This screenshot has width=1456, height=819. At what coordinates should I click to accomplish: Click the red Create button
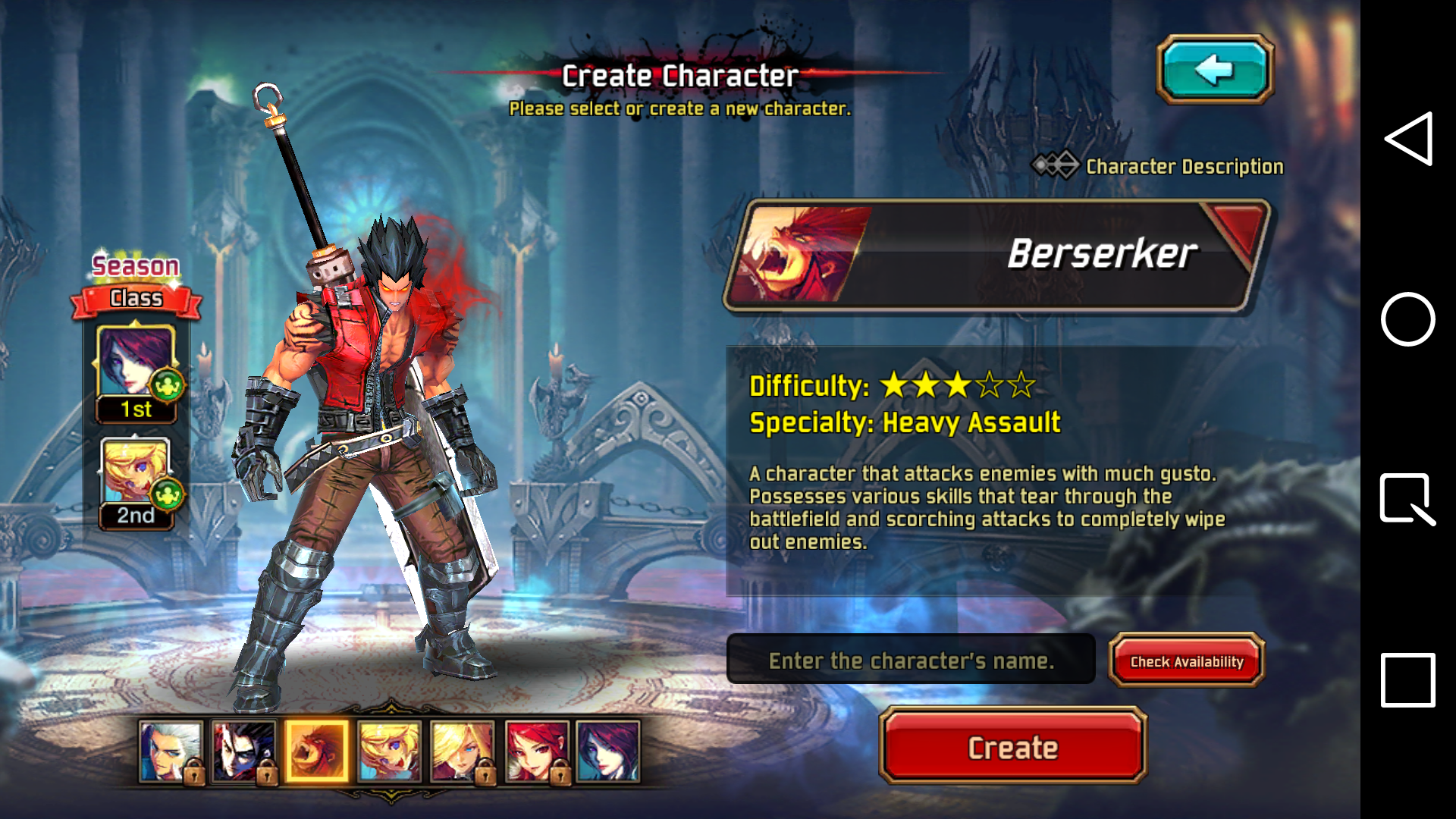(1012, 747)
